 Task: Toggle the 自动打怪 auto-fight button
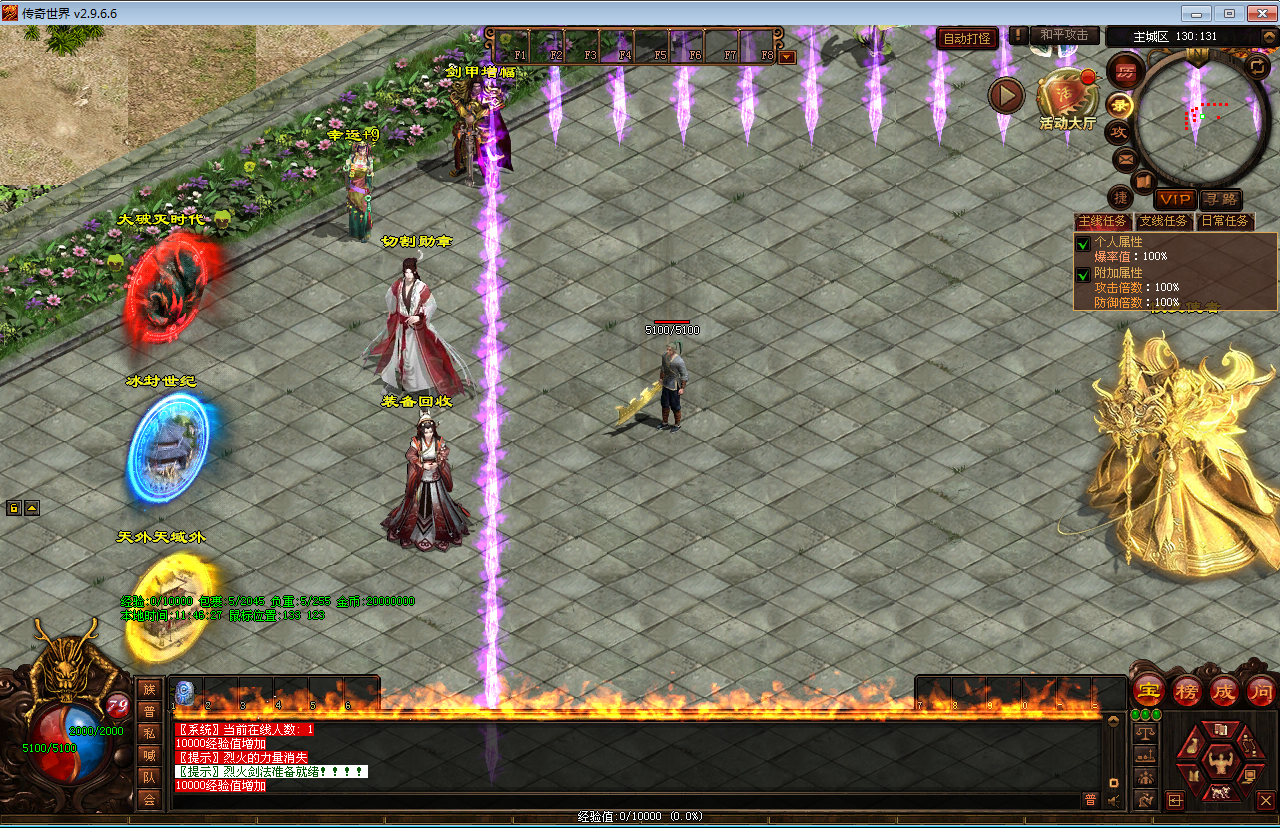click(967, 39)
